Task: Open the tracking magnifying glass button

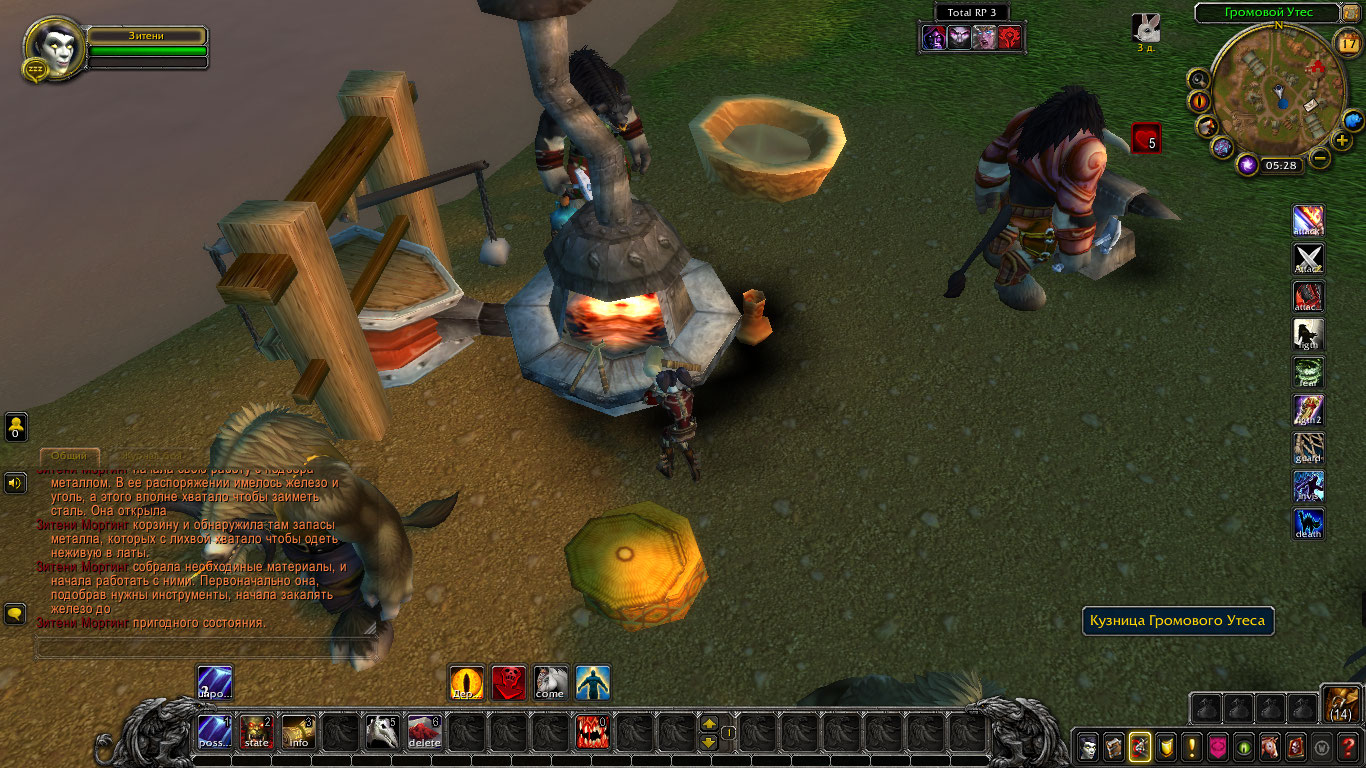Action: point(1198,79)
